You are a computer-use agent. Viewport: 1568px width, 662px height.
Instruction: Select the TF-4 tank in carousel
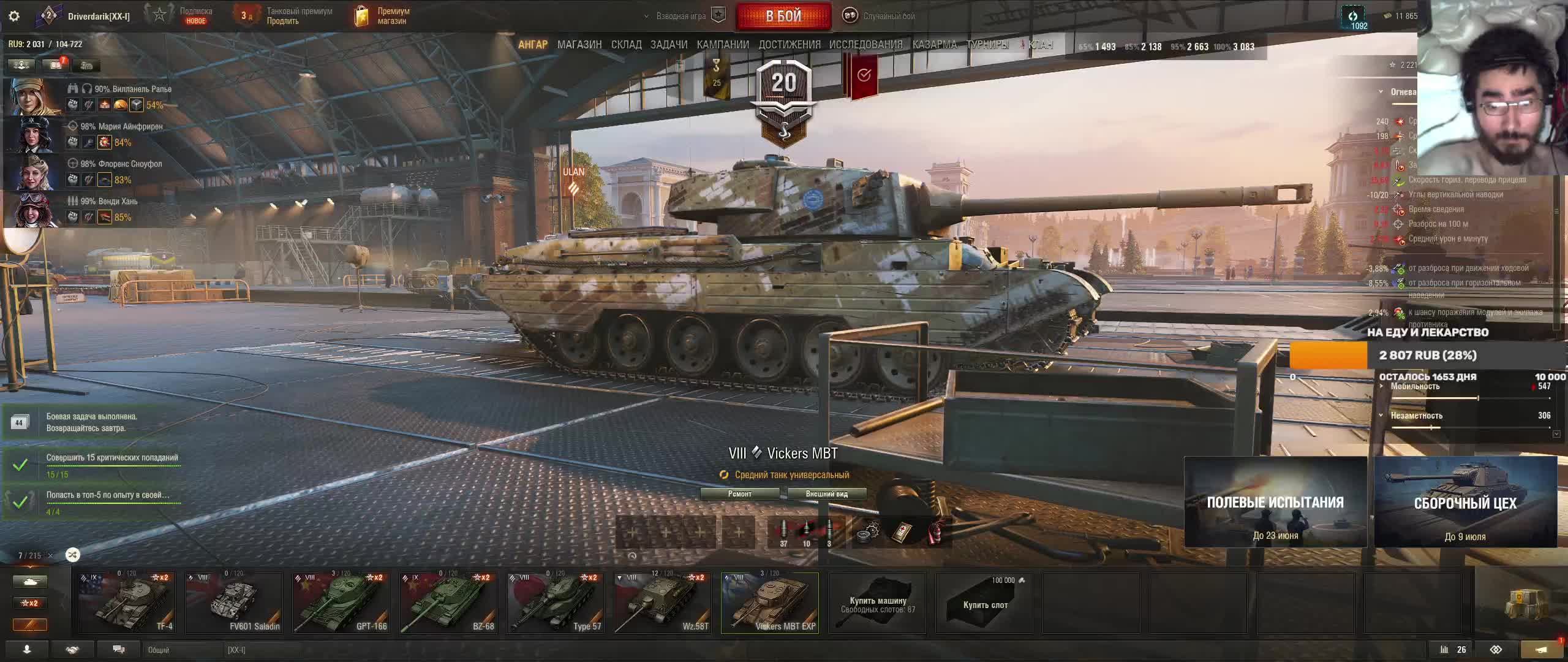point(127,603)
